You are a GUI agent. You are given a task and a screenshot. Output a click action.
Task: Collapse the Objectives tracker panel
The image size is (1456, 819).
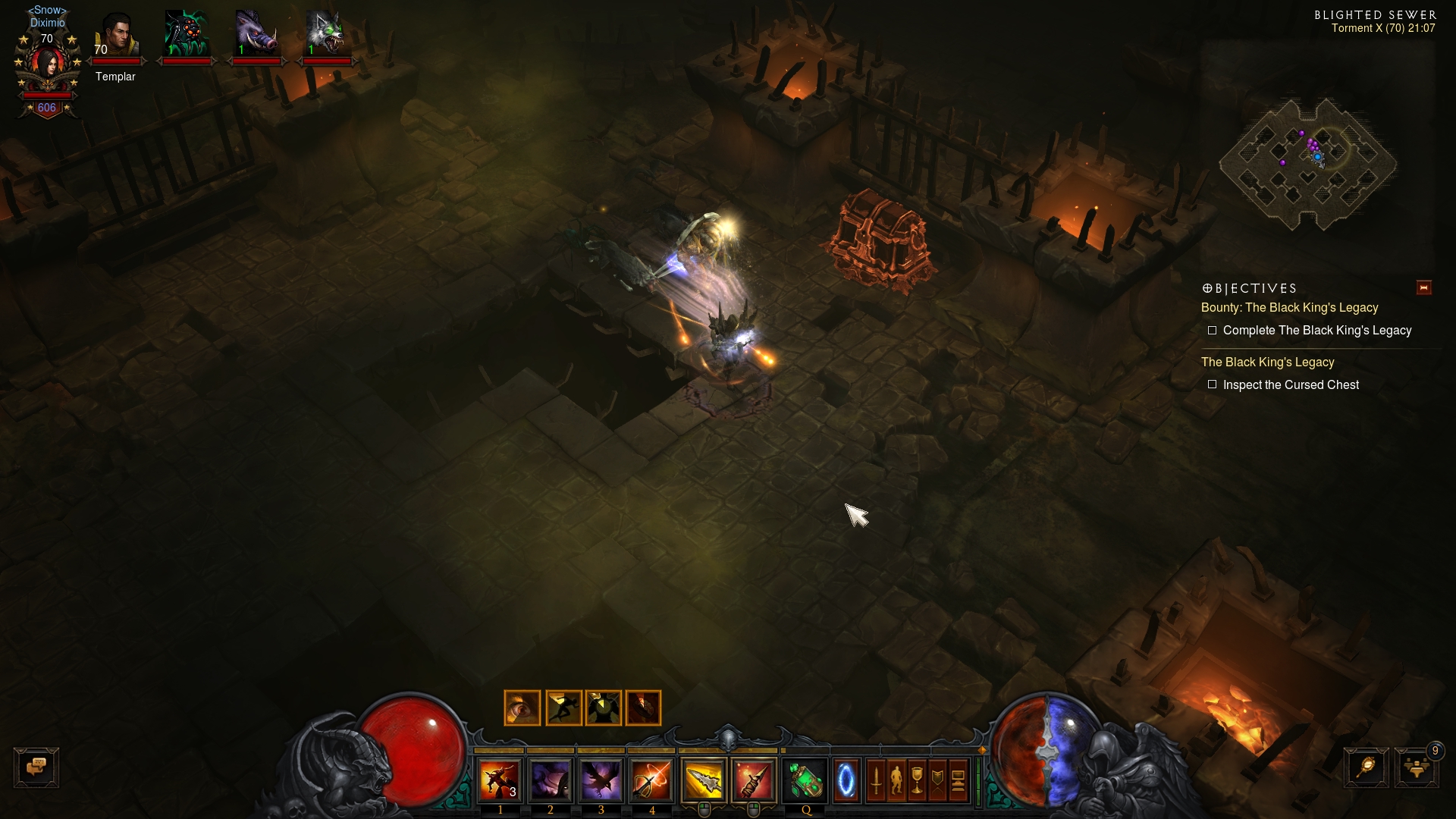tap(1423, 287)
